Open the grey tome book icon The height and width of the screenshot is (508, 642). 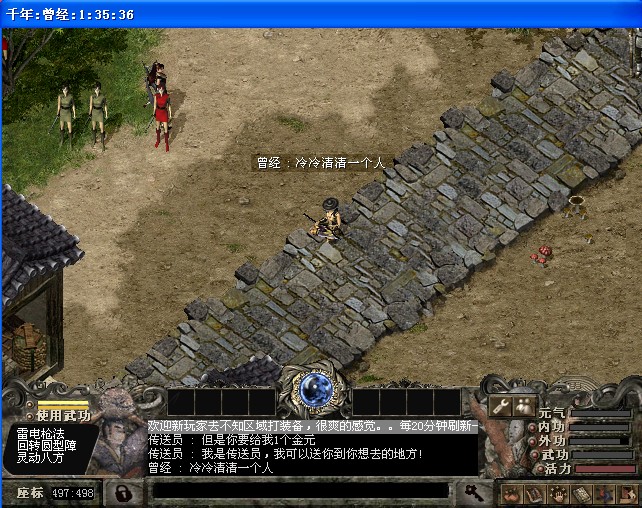[x=582, y=493]
